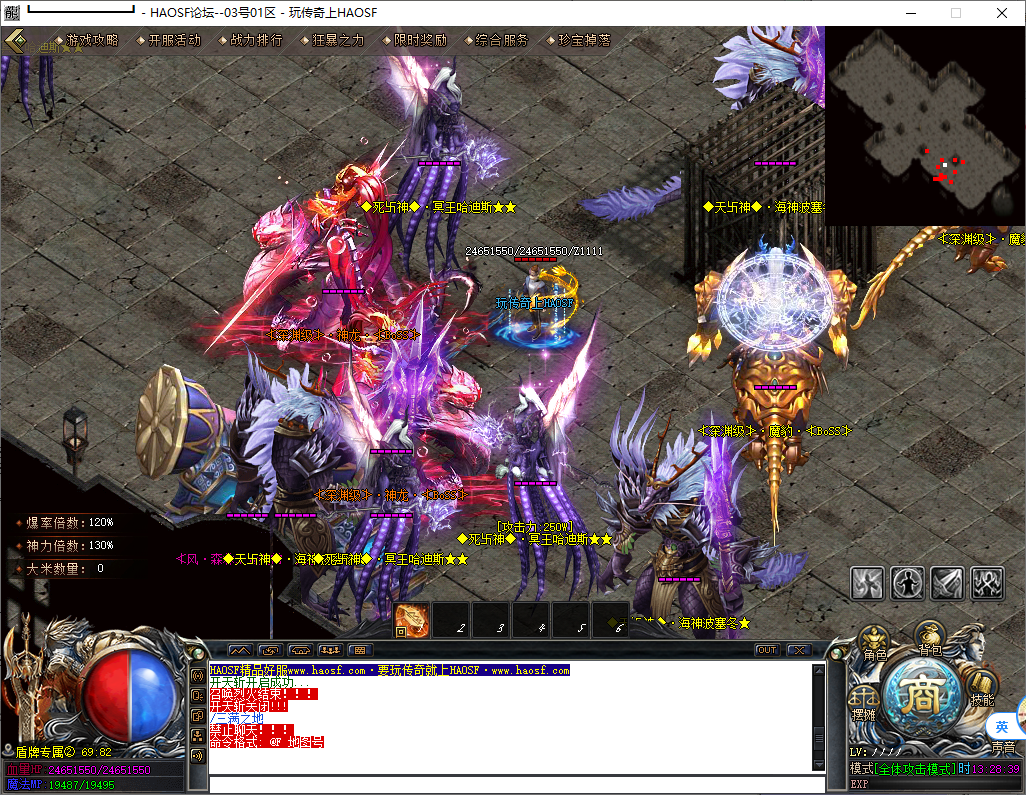Open the 角色 character sheet
Screen dimensions: 1026x795
[x=875, y=644]
